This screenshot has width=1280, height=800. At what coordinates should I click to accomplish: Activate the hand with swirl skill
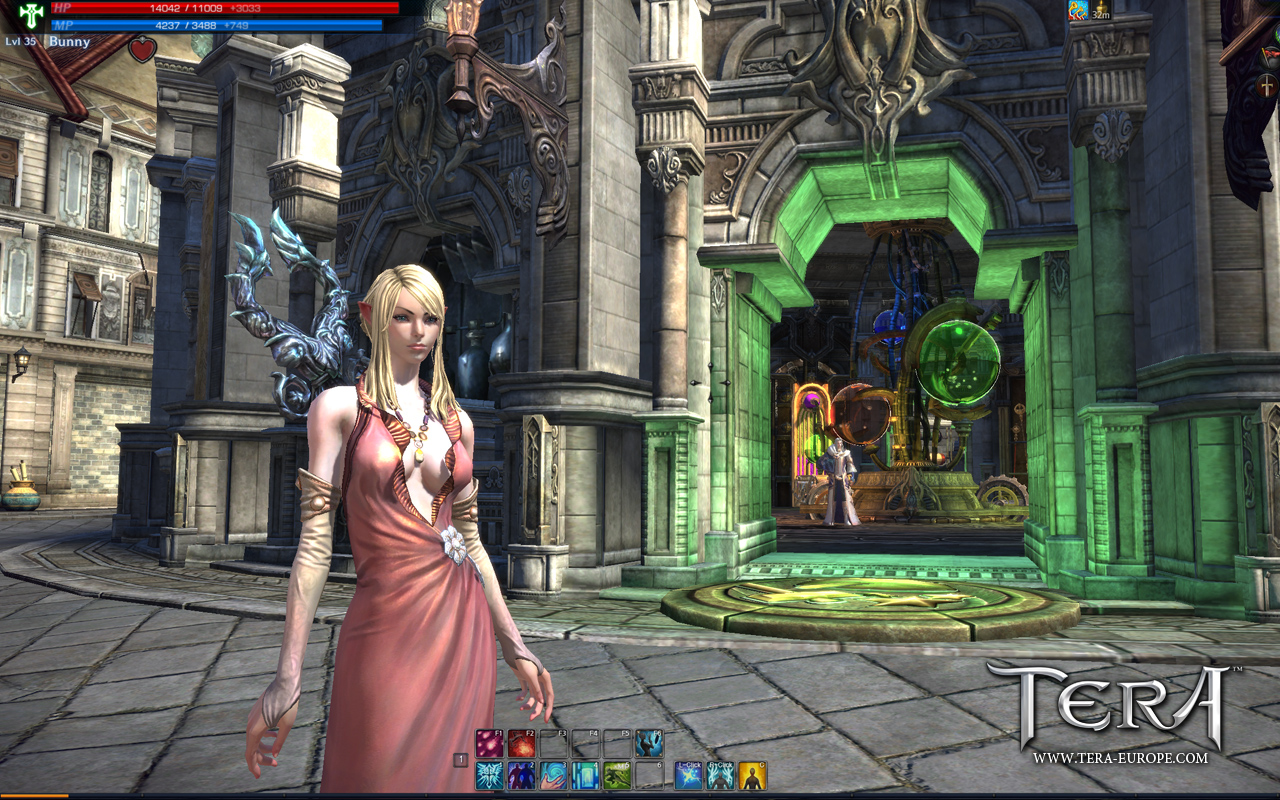click(x=553, y=775)
